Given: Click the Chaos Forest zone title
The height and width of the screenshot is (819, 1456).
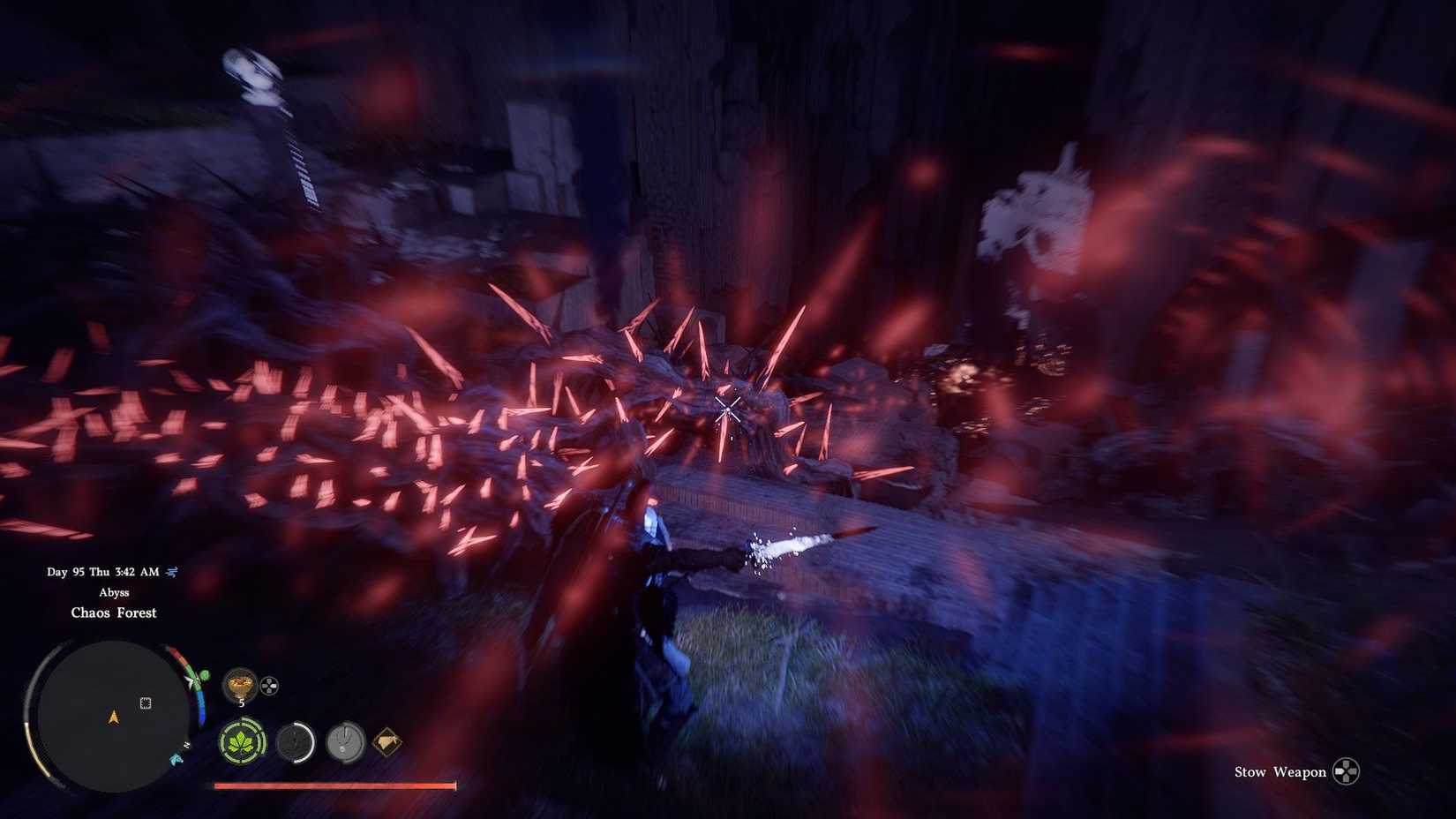Looking at the screenshot, I should [x=114, y=612].
